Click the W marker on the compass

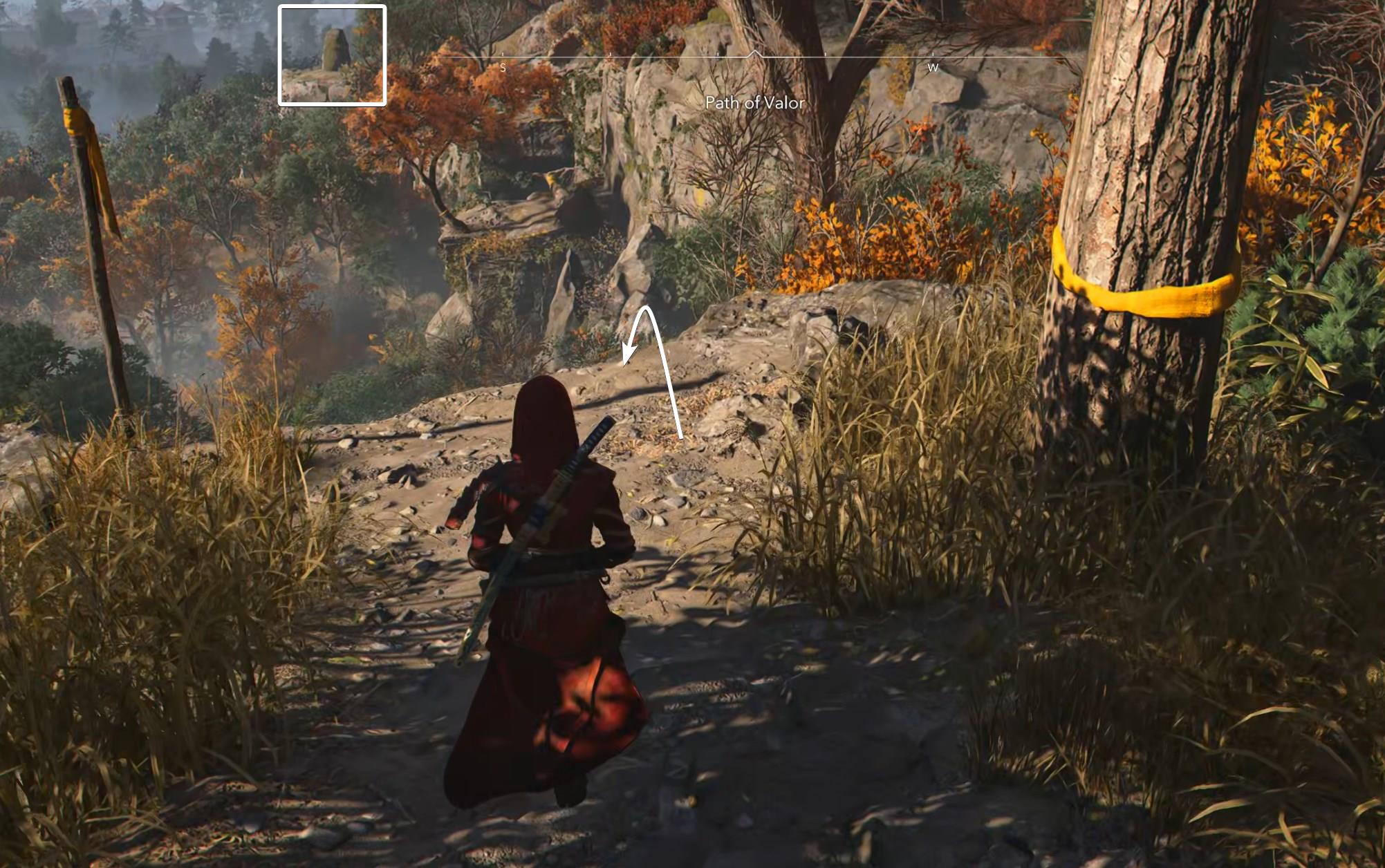pos(933,67)
